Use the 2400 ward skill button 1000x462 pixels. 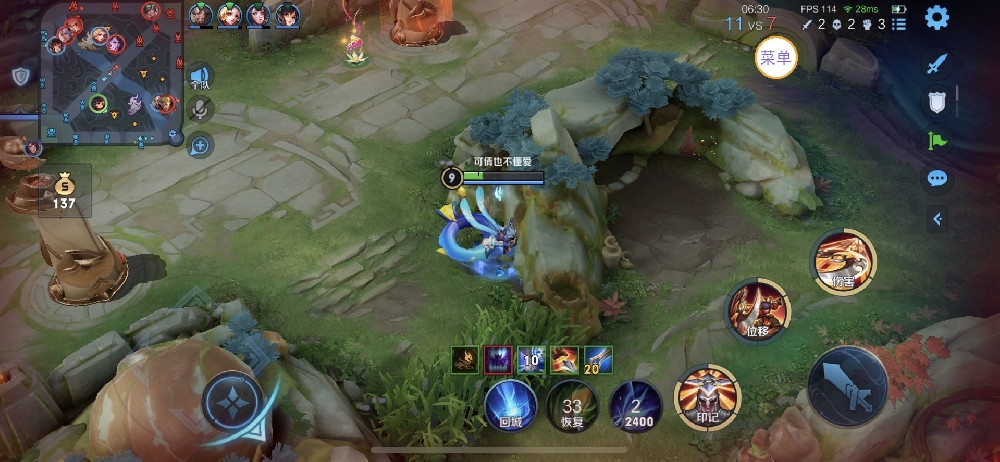click(x=636, y=405)
